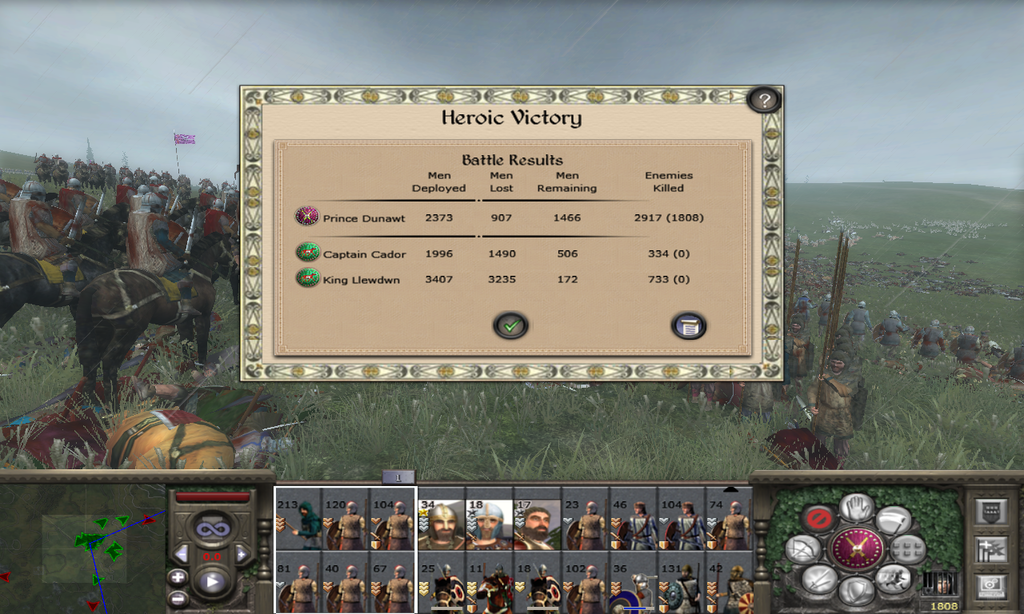
Task: Confirm battle results with the green checkmark
Action: 510,325
